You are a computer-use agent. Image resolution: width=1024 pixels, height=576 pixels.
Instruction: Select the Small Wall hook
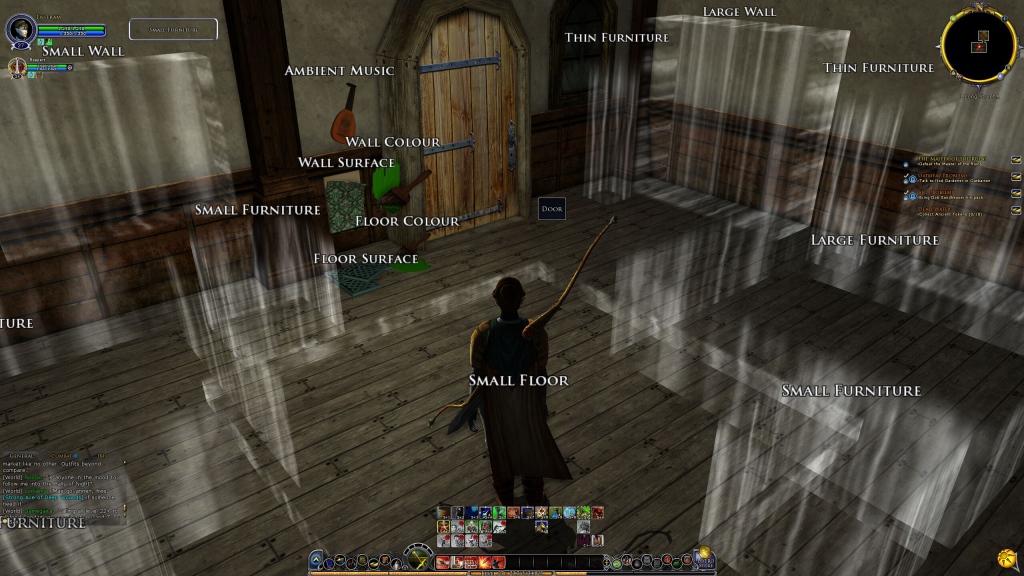coord(77,51)
